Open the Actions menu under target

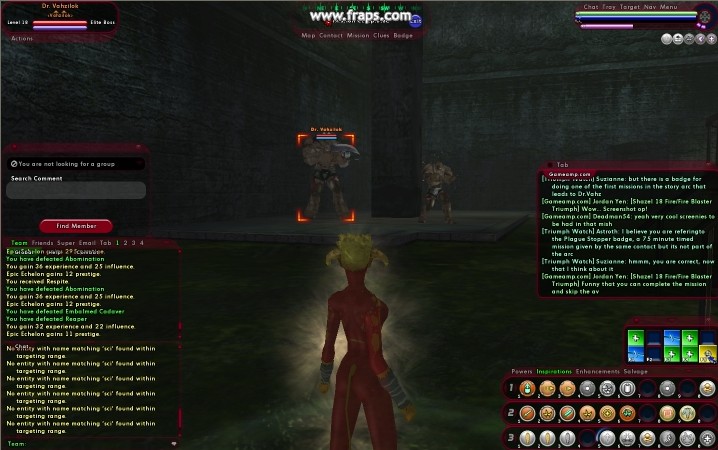click(22, 38)
